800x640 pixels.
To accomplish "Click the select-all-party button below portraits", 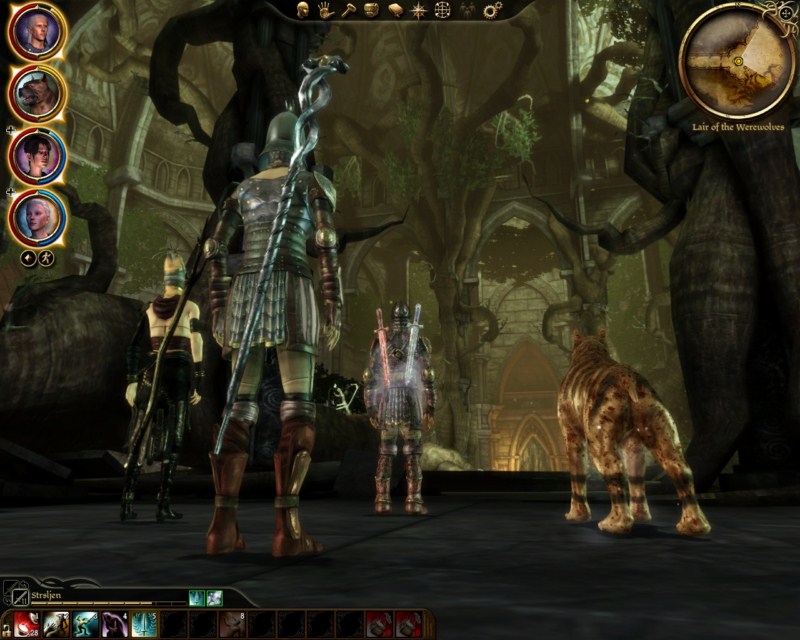I will 30,258.
